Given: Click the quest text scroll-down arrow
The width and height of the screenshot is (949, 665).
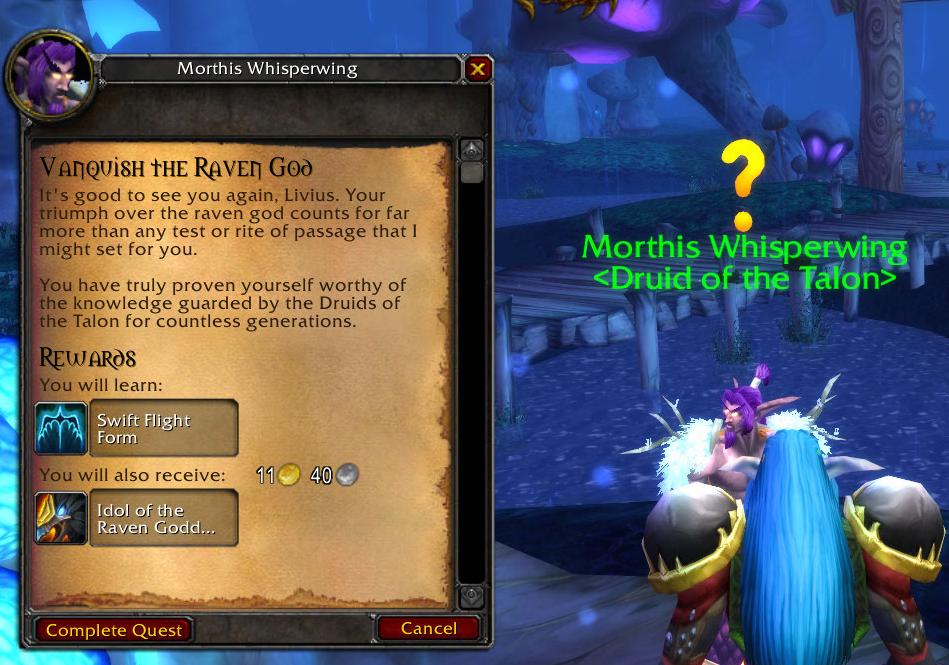Looking at the screenshot, I should (472, 596).
